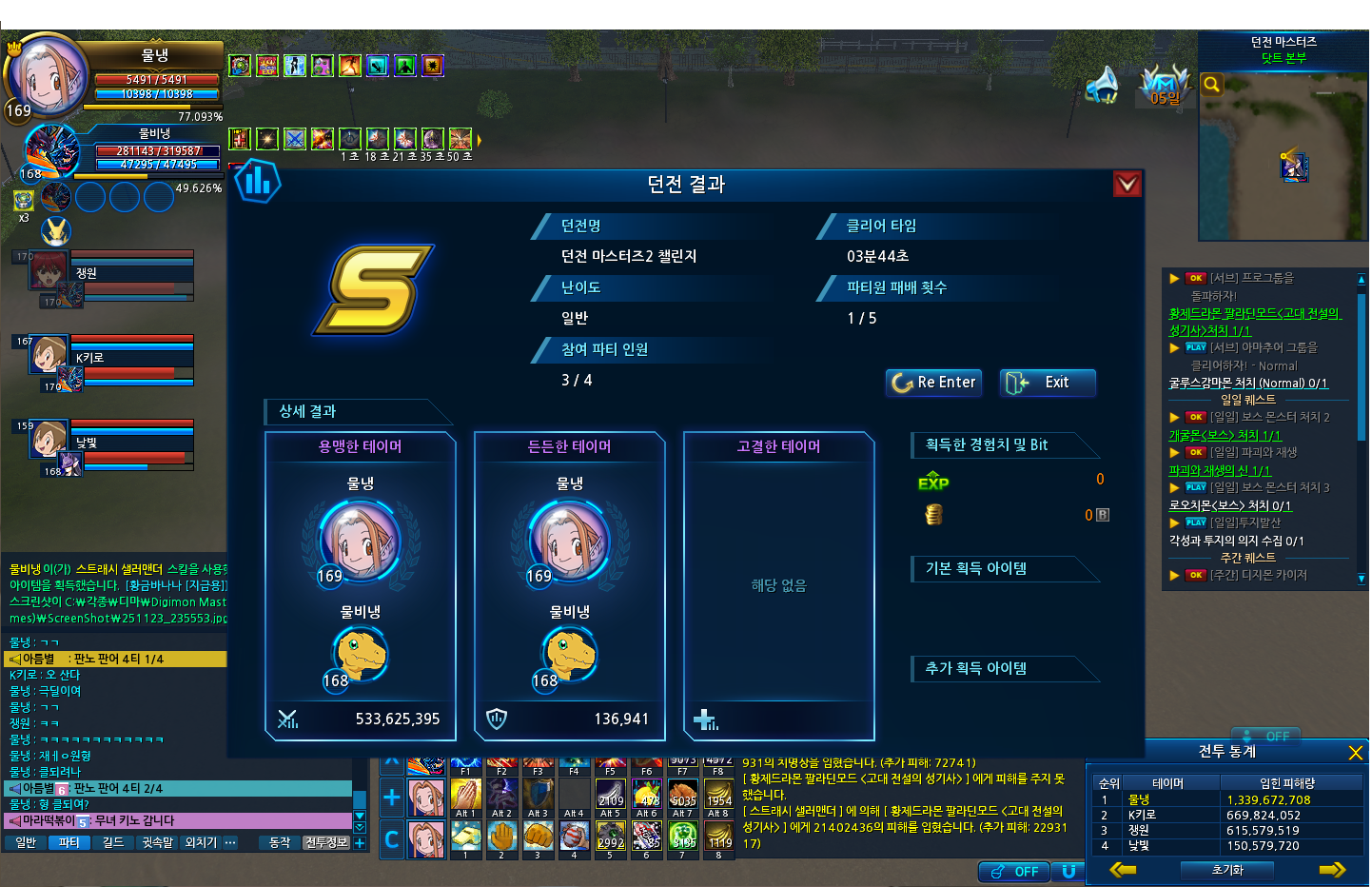Show the 전투정보 combat log tab
The image size is (1372, 887).
326,842
